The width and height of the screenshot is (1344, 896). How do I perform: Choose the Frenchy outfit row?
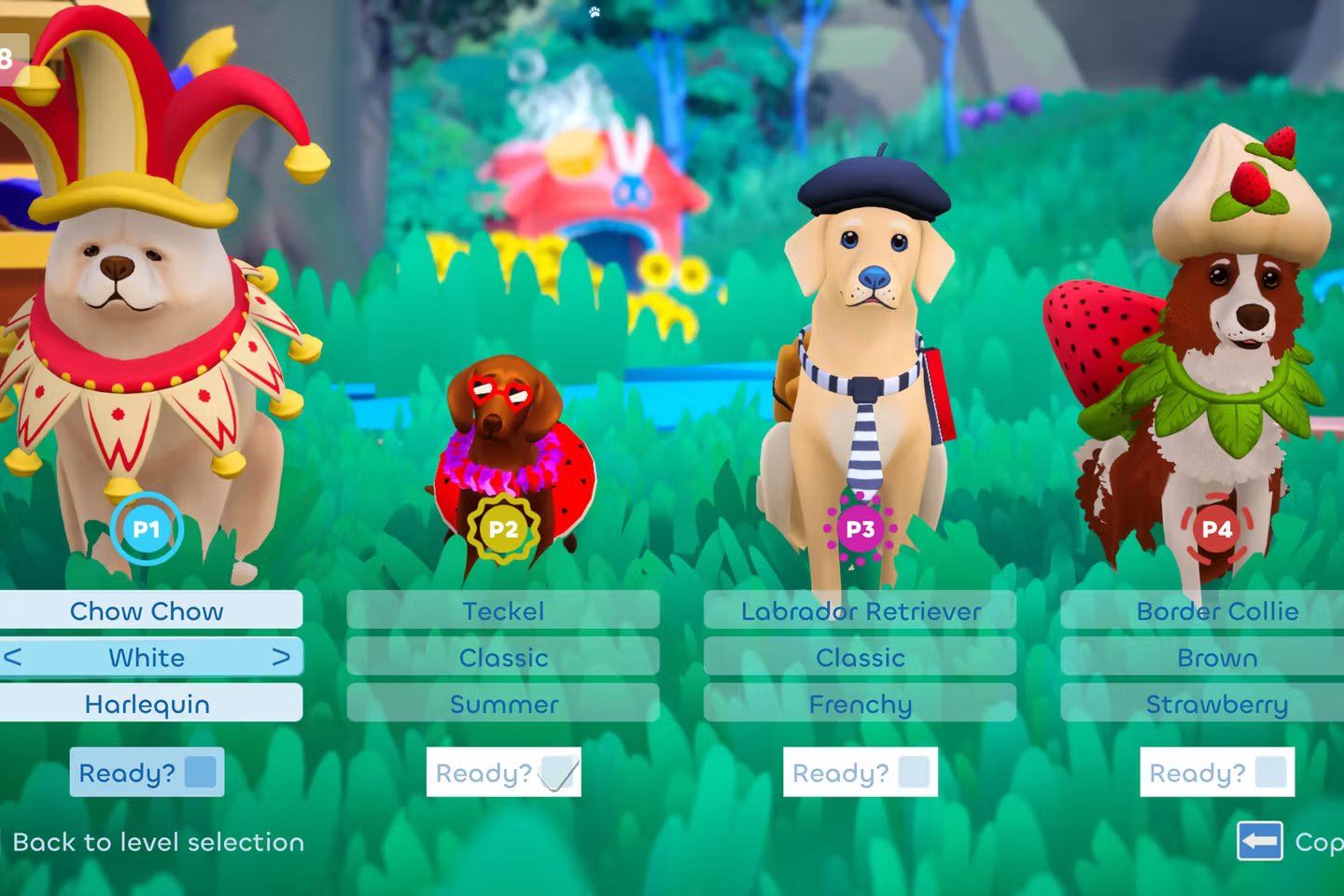tap(860, 704)
